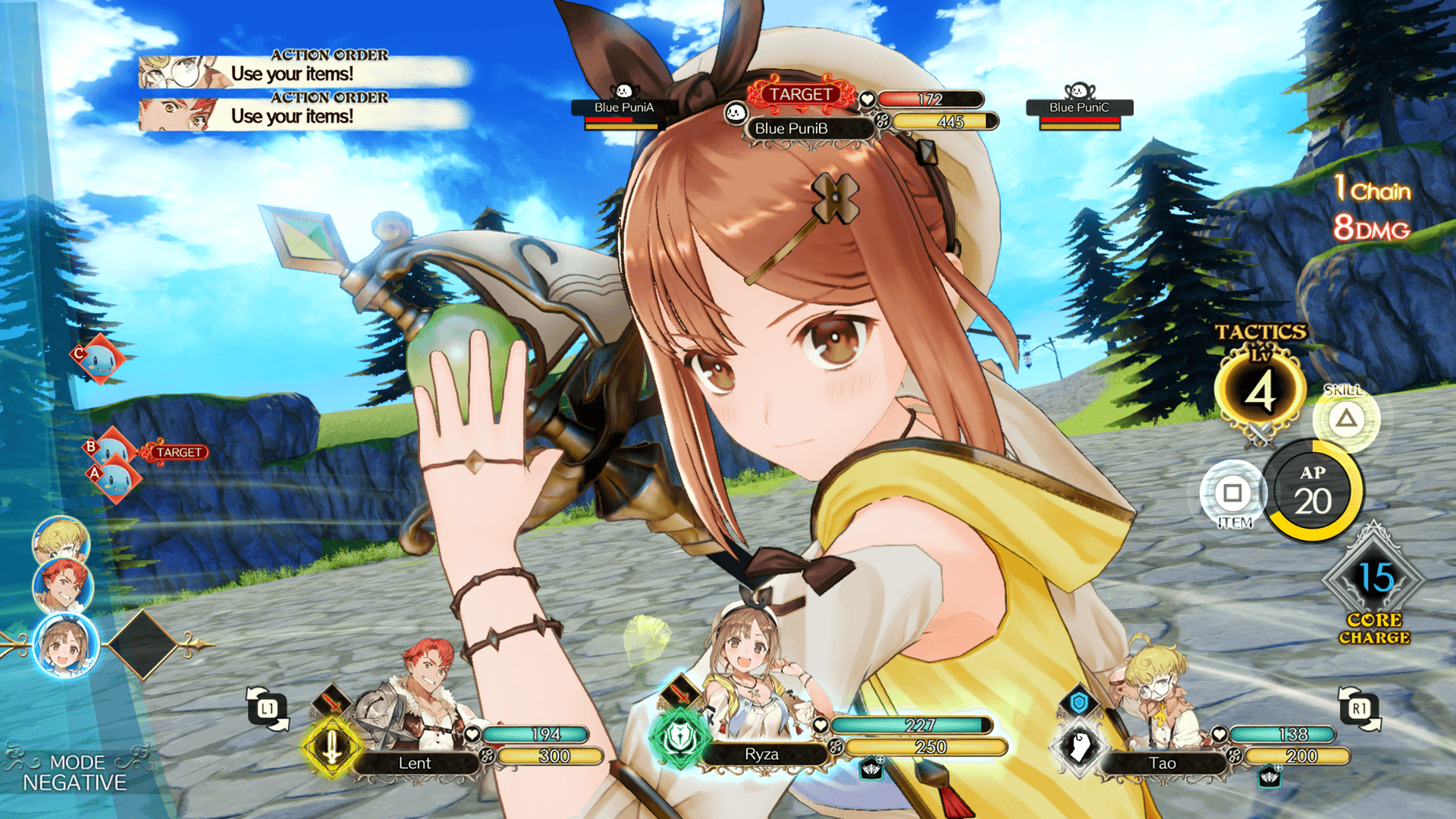Select Ryza's portrait in the turn timeline
This screenshot has width=1456, height=819.
coord(66,646)
